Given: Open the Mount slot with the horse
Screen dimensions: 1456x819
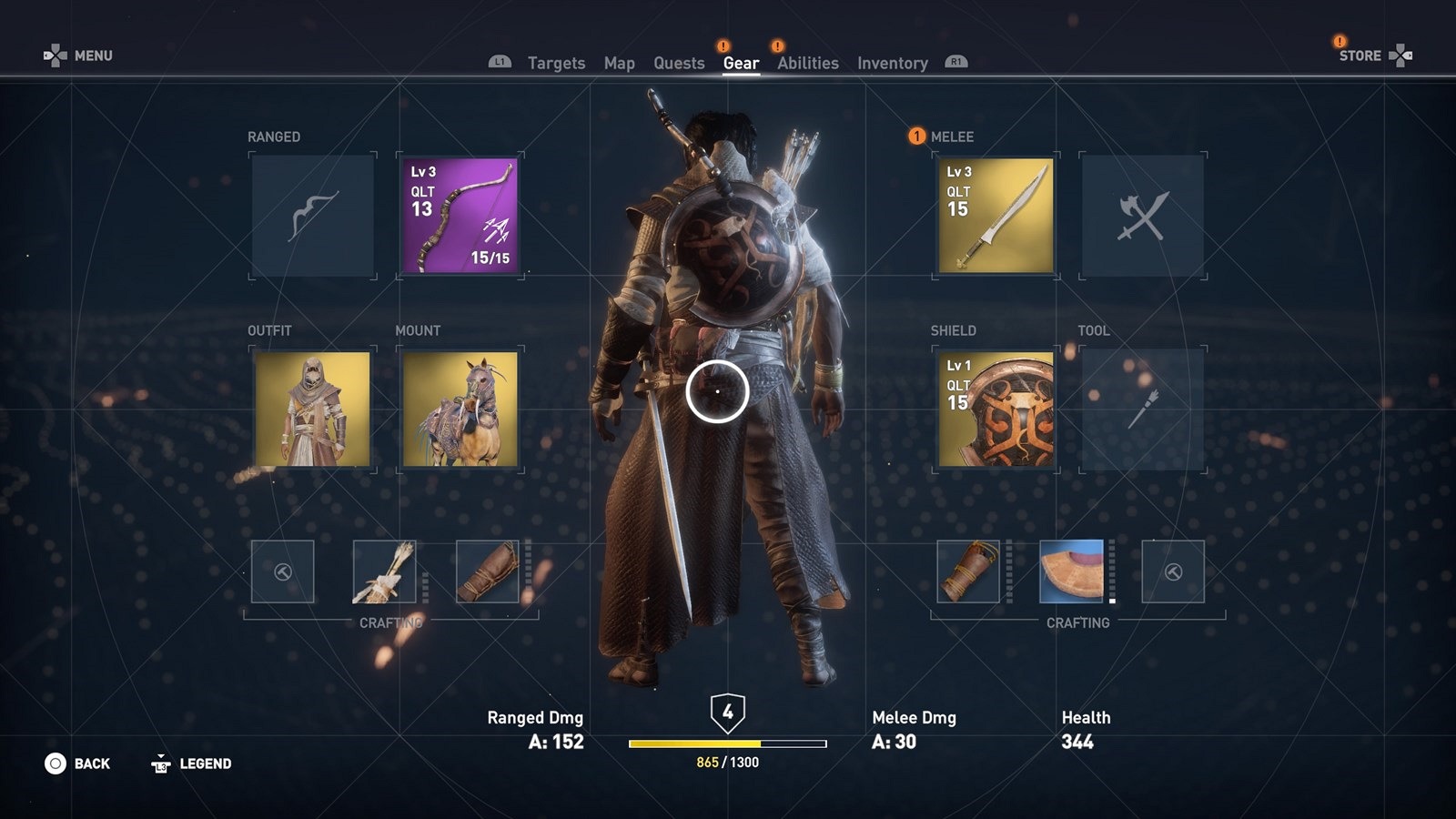Looking at the screenshot, I should 460,409.
